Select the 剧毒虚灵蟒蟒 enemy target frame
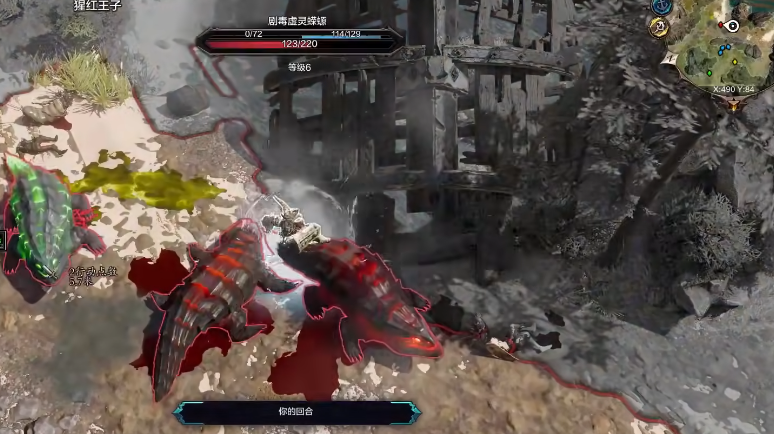Screen dimensions: 774x434 (x=299, y=40)
